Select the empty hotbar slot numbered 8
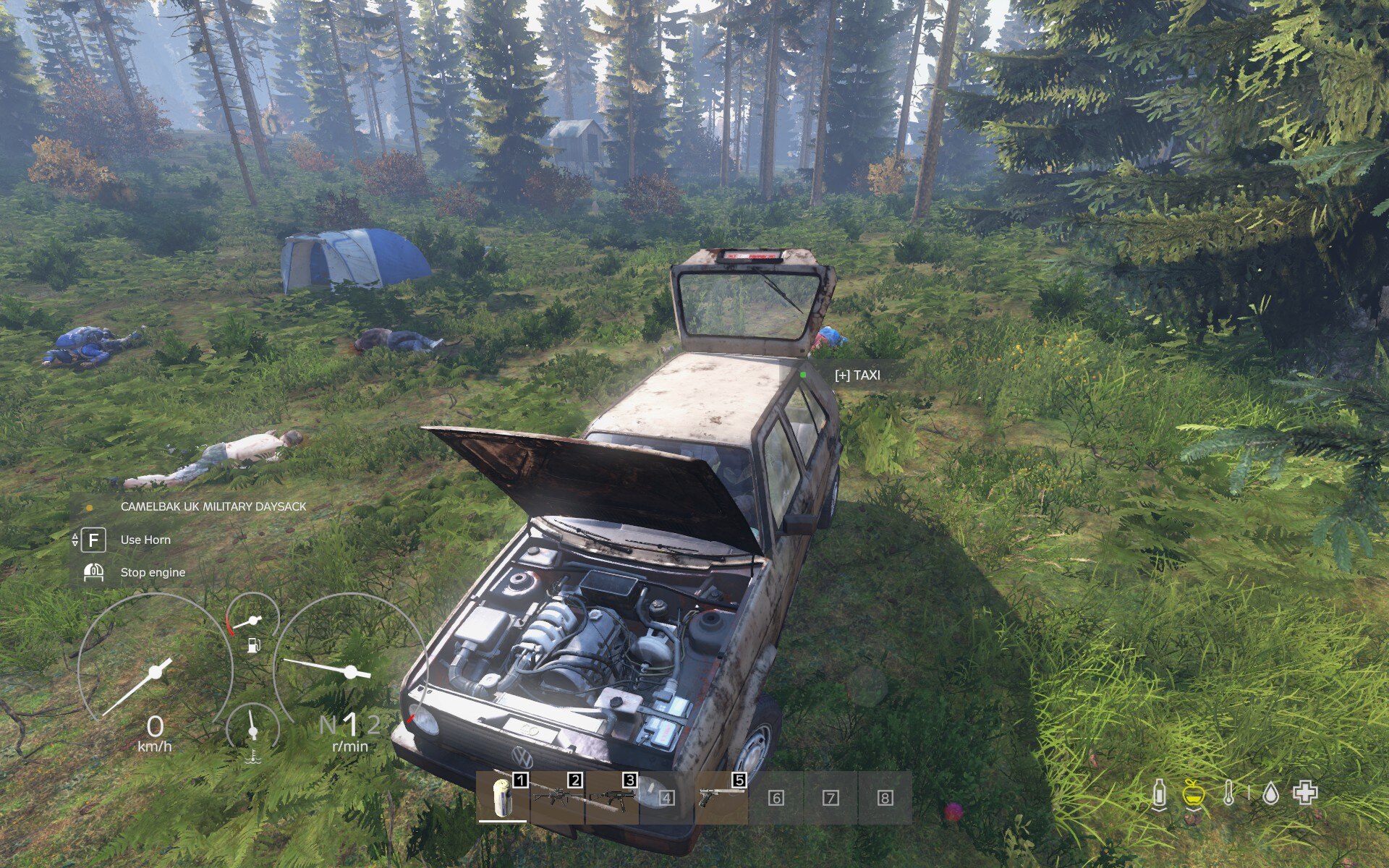The width and height of the screenshot is (1389, 868). pos(884,797)
